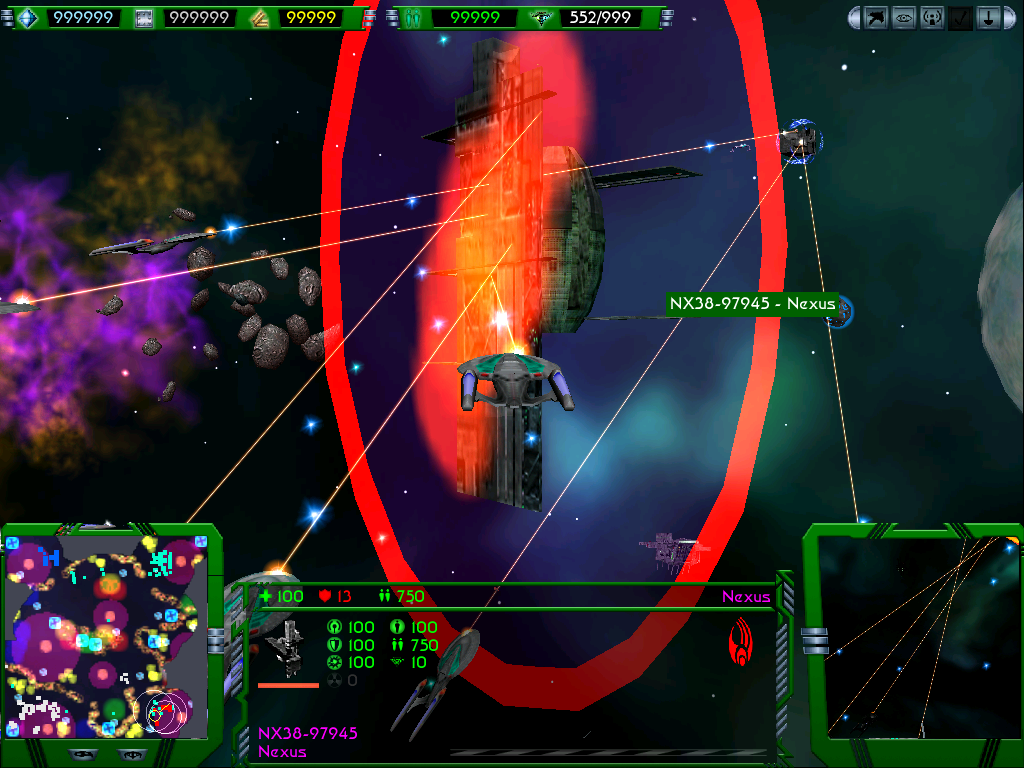1024x768 pixels.
Task: Click the tactical minimap
Action: 107,636
